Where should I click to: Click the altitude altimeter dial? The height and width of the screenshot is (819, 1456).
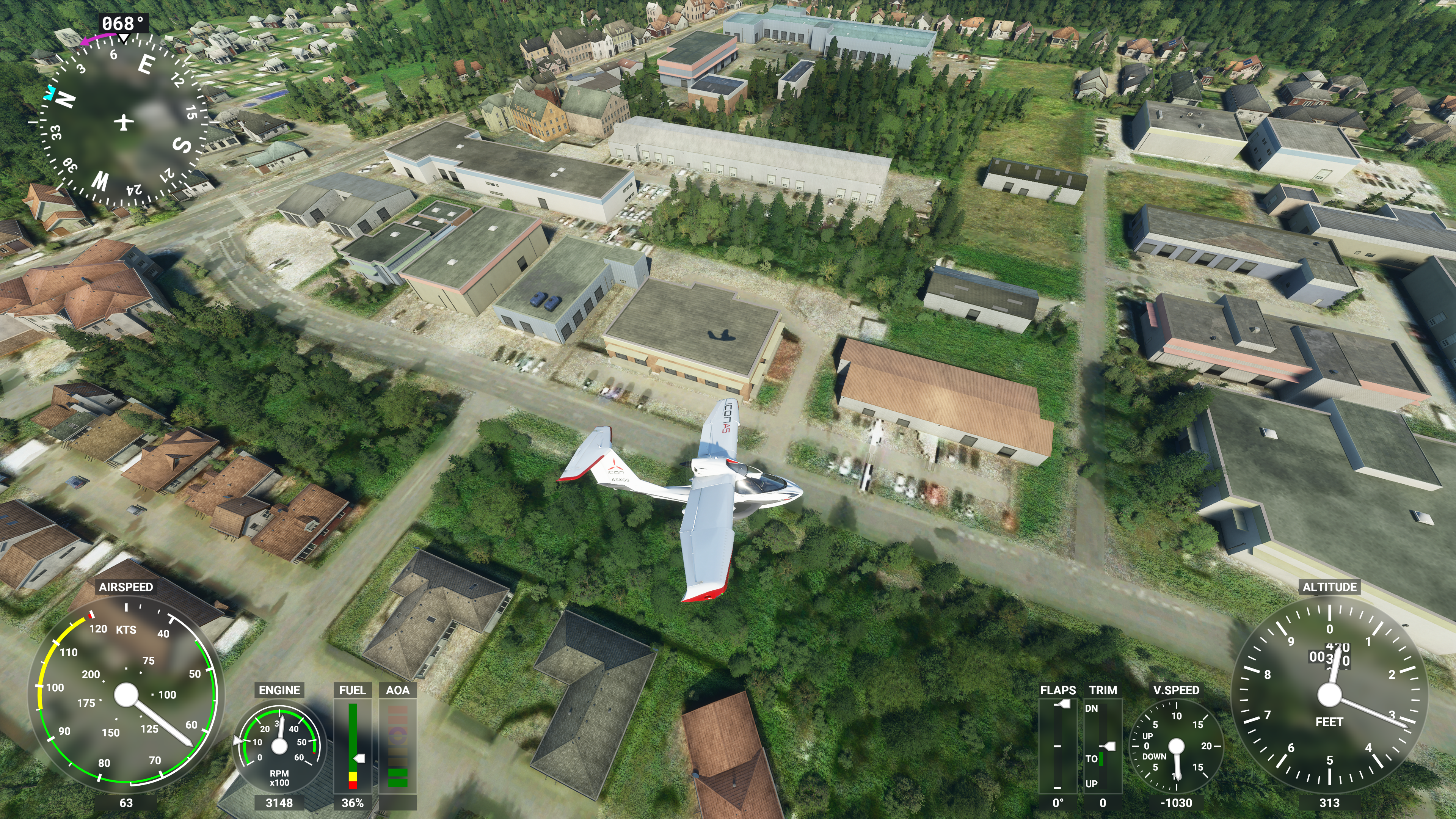(1329, 695)
